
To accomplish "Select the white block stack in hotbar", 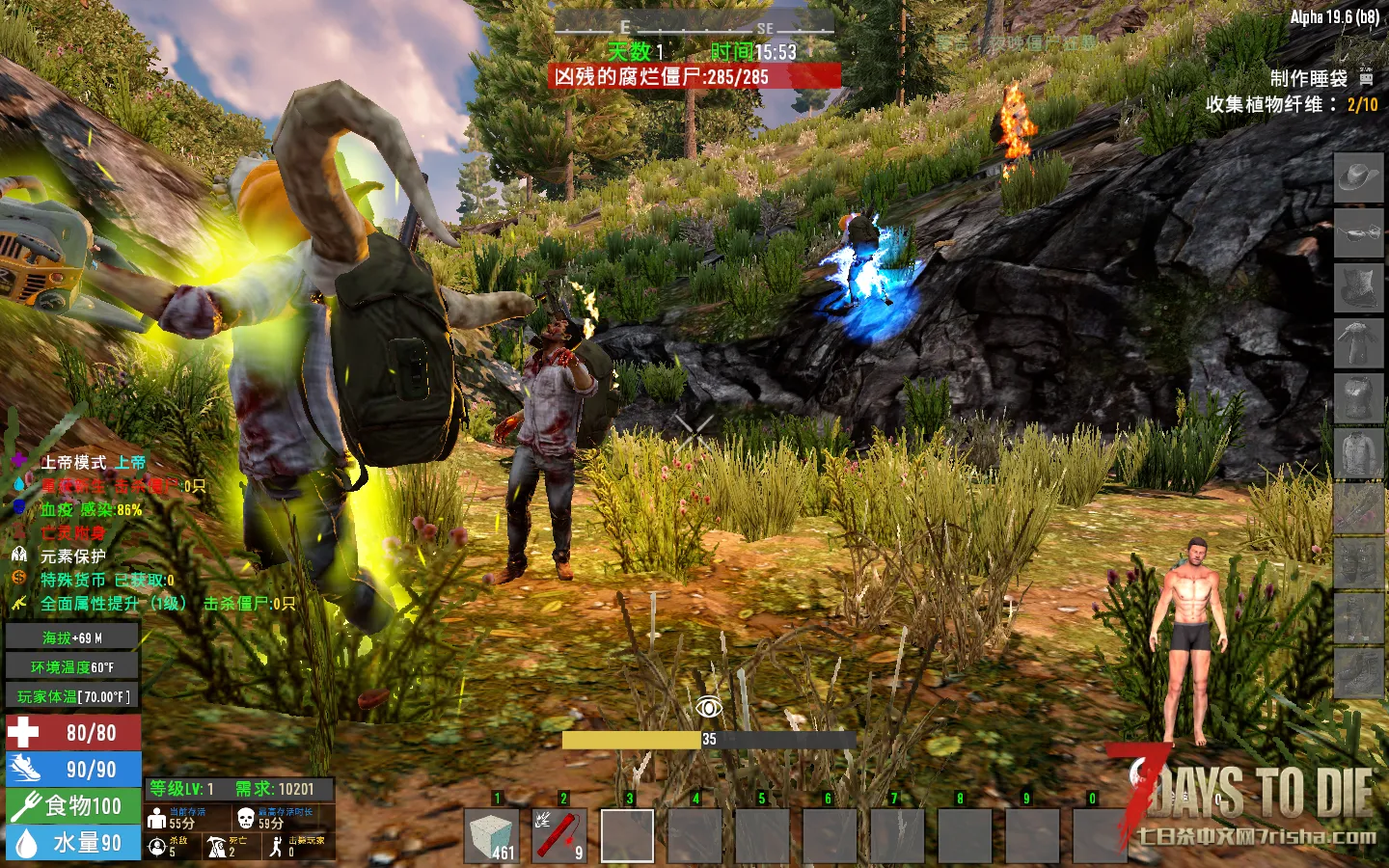I will pyautogui.click(x=493, y=834).
